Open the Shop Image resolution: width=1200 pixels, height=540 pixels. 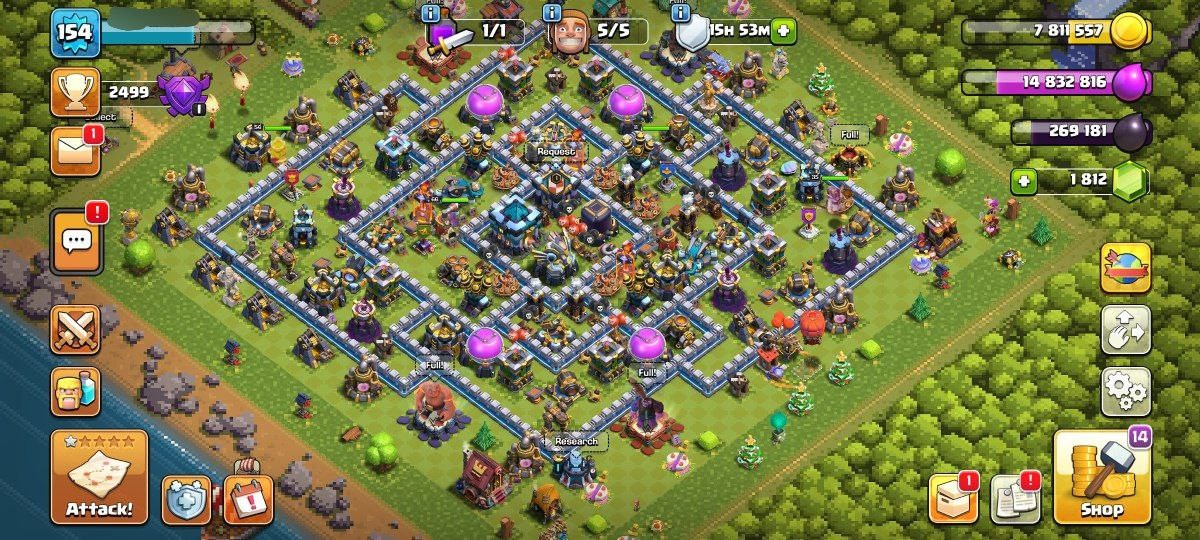click(1103, 479)
